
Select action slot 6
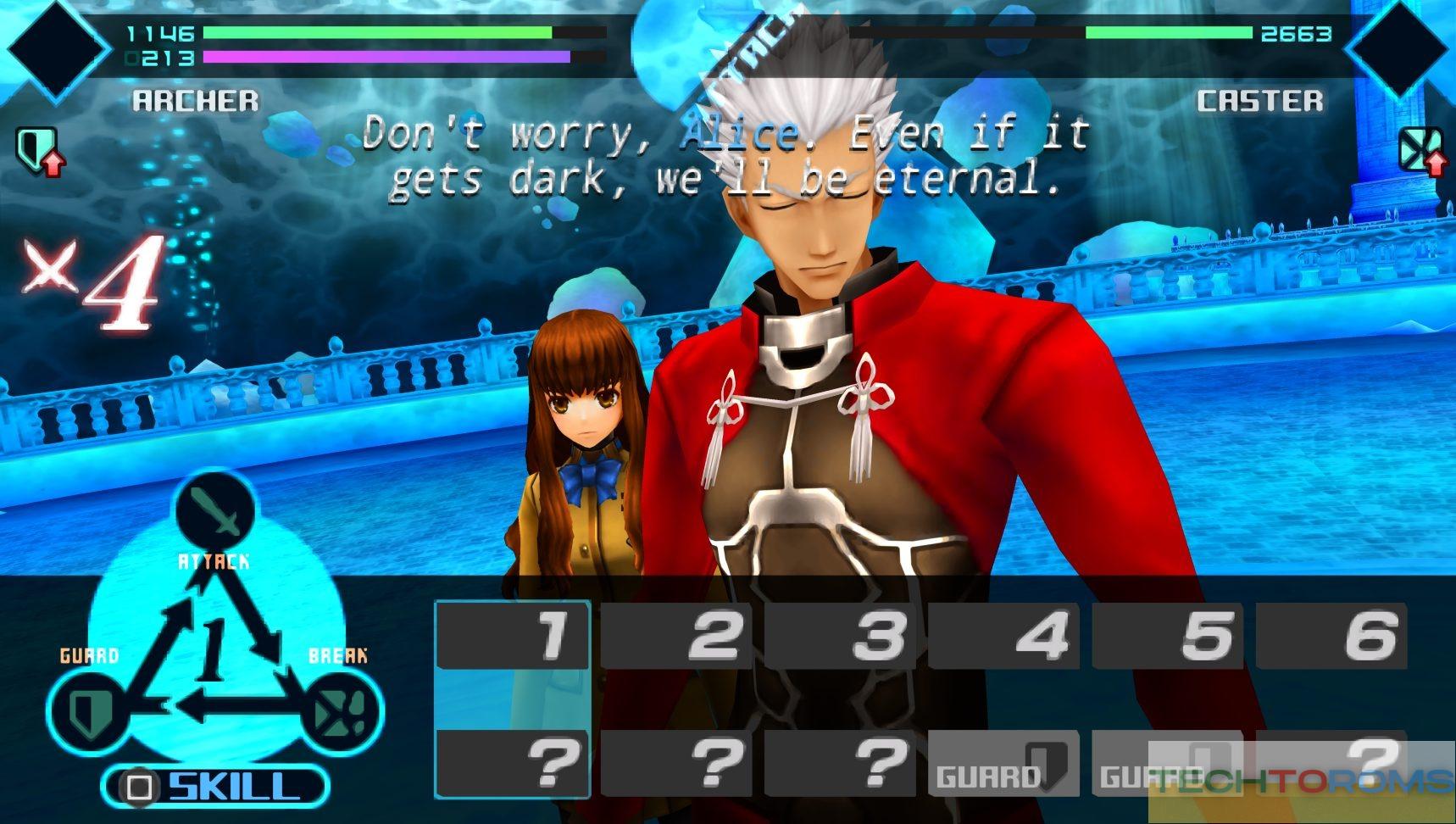click(1331, 634)
